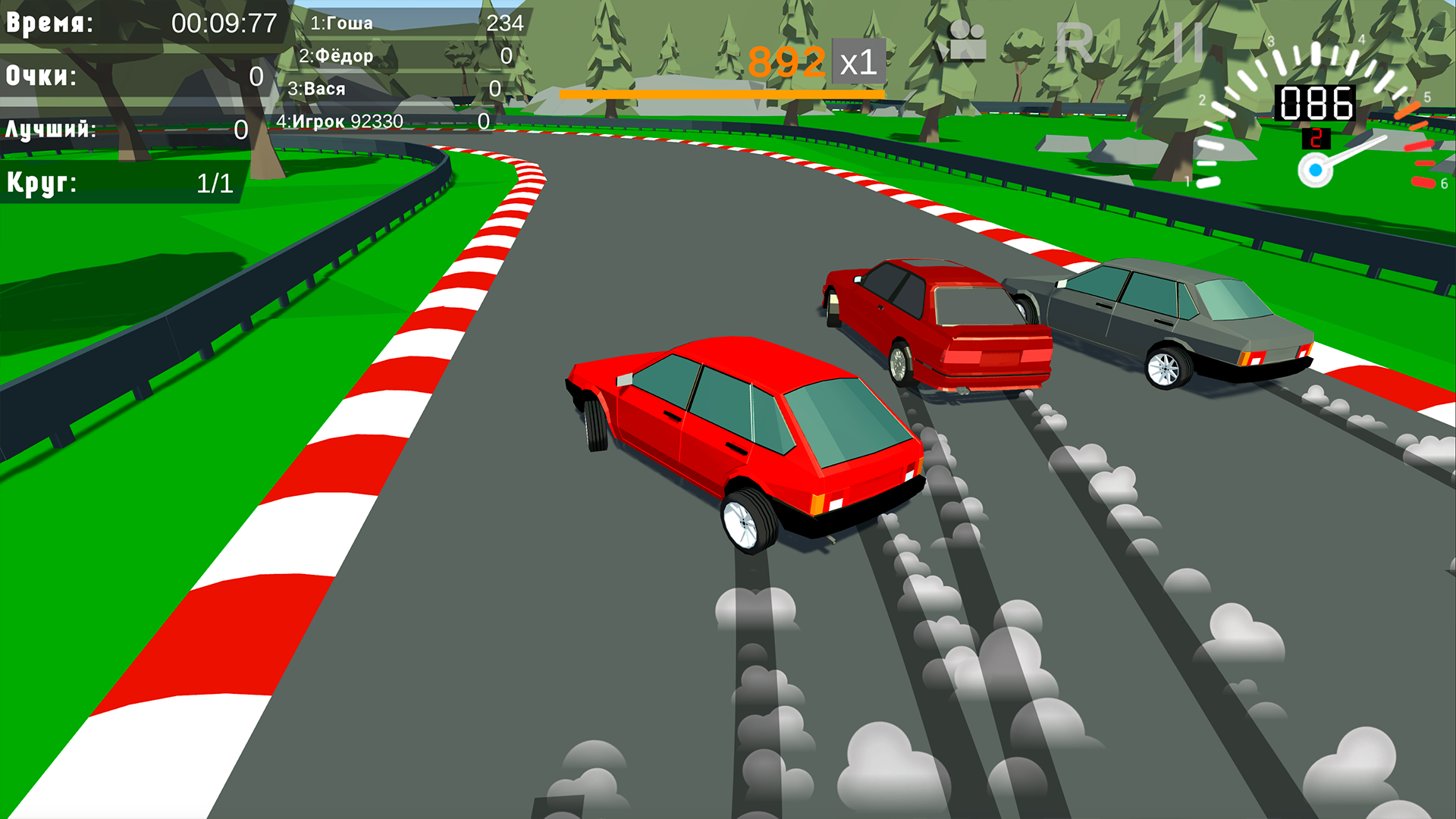
Task: Click the red gear indicator showing 2
Action: click(1317, 136)
